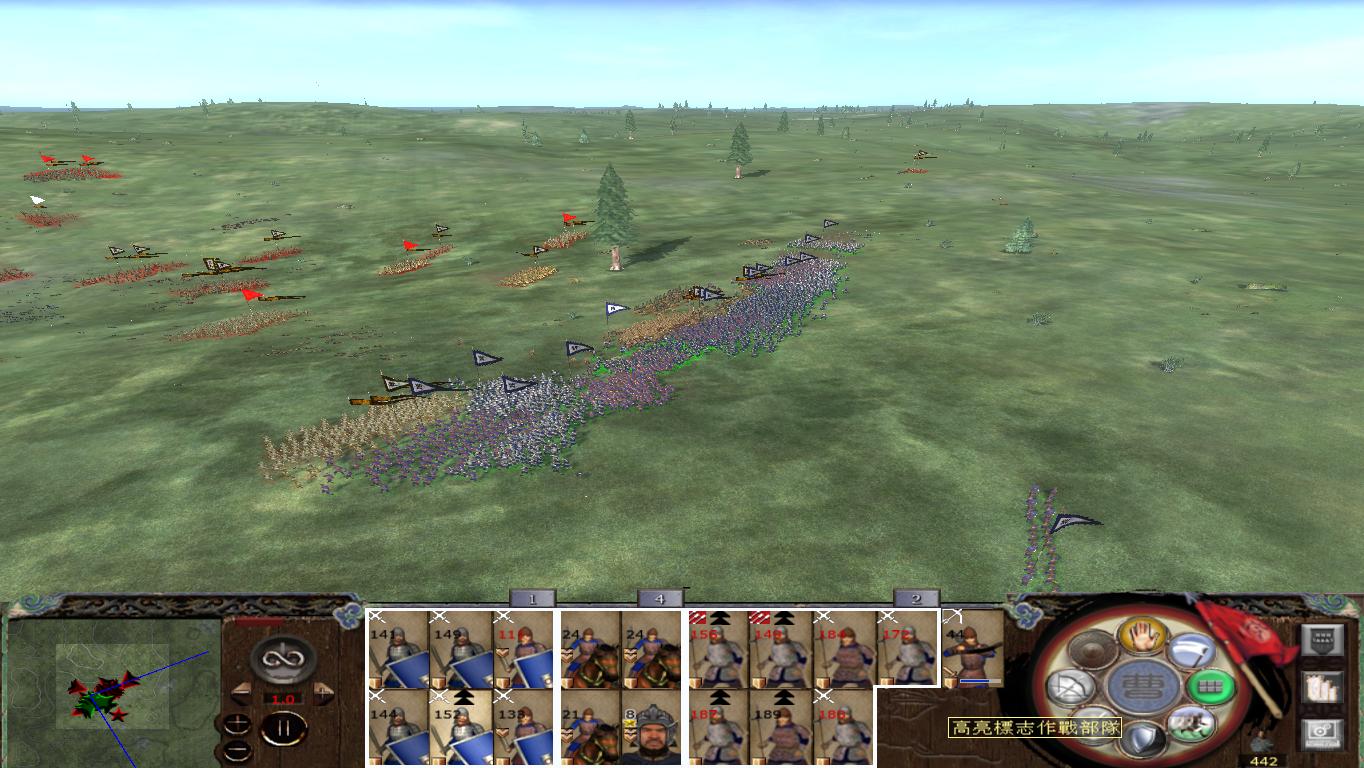The width and height of the screenshot is (1364, 768).
Task: Pause the battle with the pause button
Action: coord(283,727)
